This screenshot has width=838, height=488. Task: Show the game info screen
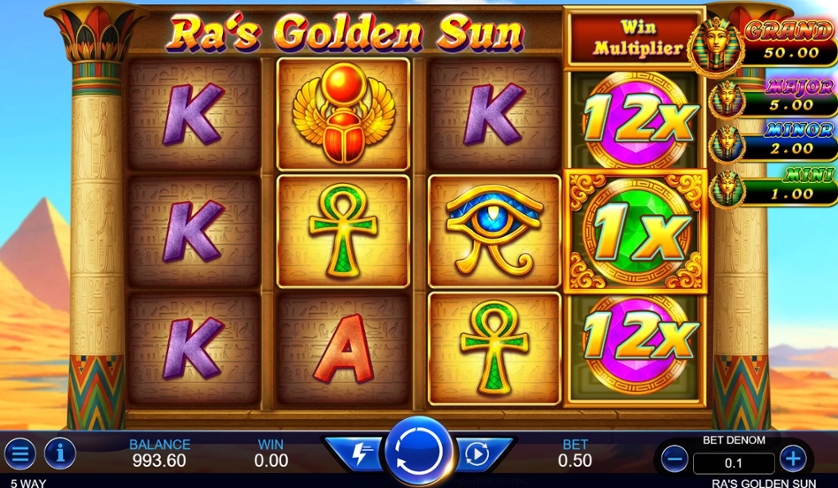click(60, 453)
